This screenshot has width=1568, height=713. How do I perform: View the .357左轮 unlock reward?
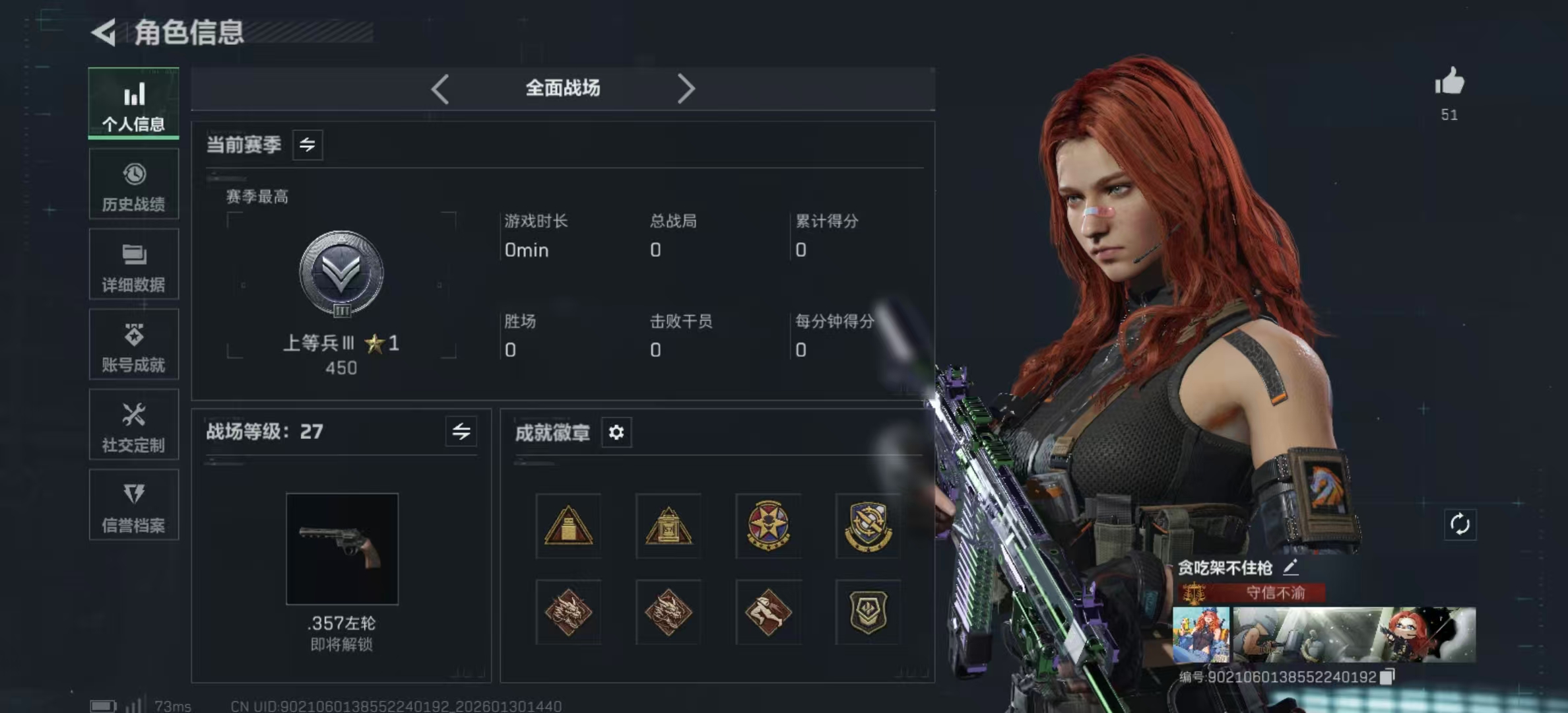[342, 548]
